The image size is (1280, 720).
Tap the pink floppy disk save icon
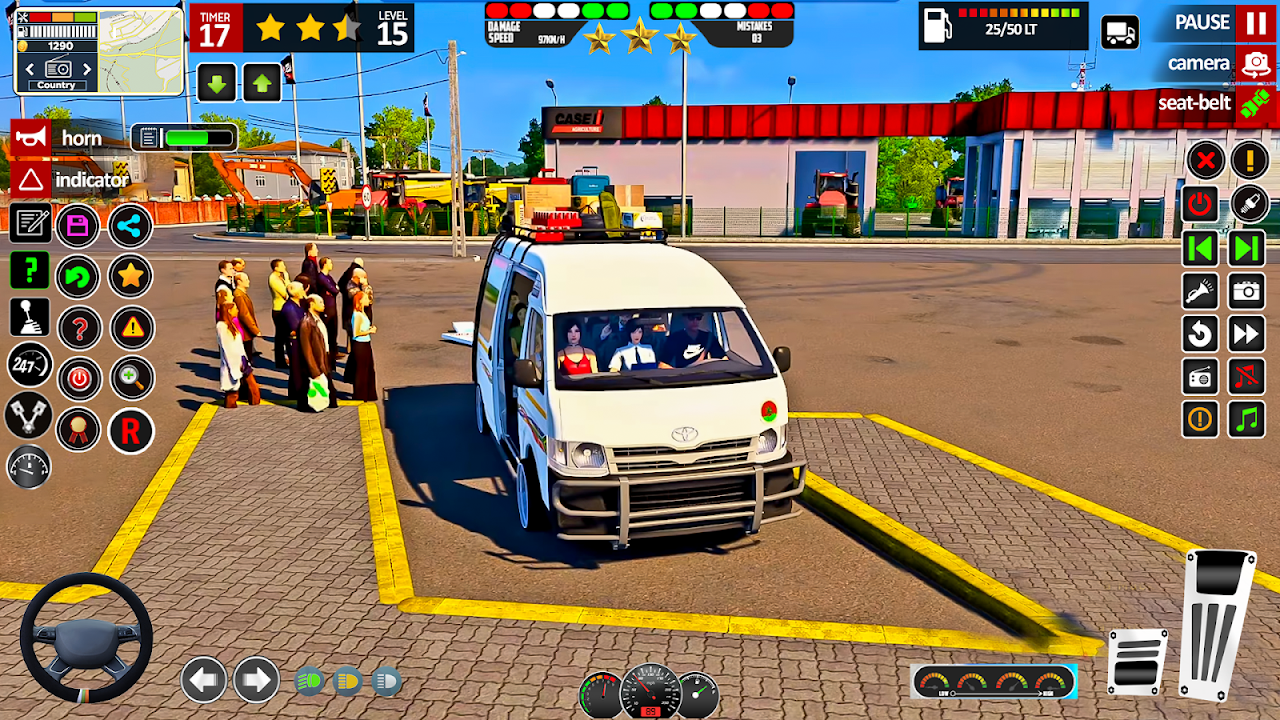click(78, 226)
